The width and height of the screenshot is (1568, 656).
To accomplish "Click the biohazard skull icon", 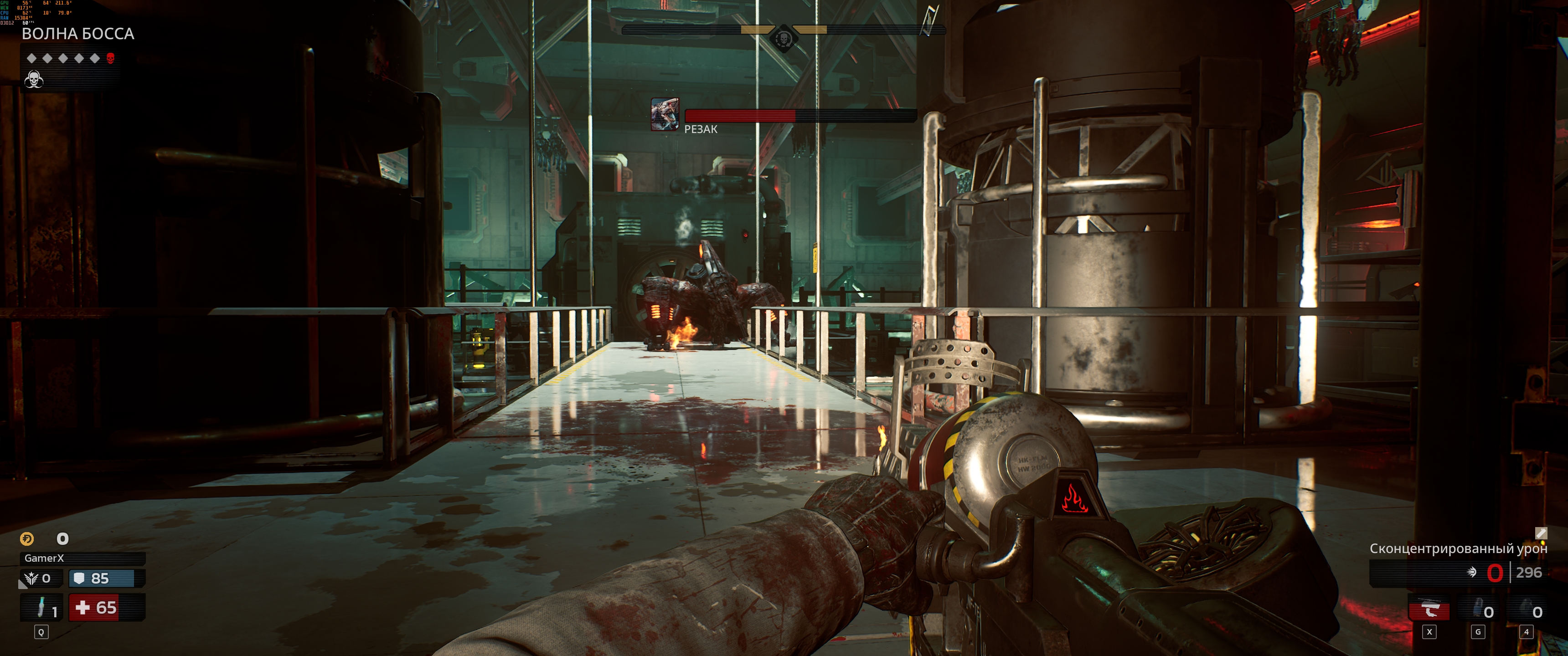I will tap(33, 80).
